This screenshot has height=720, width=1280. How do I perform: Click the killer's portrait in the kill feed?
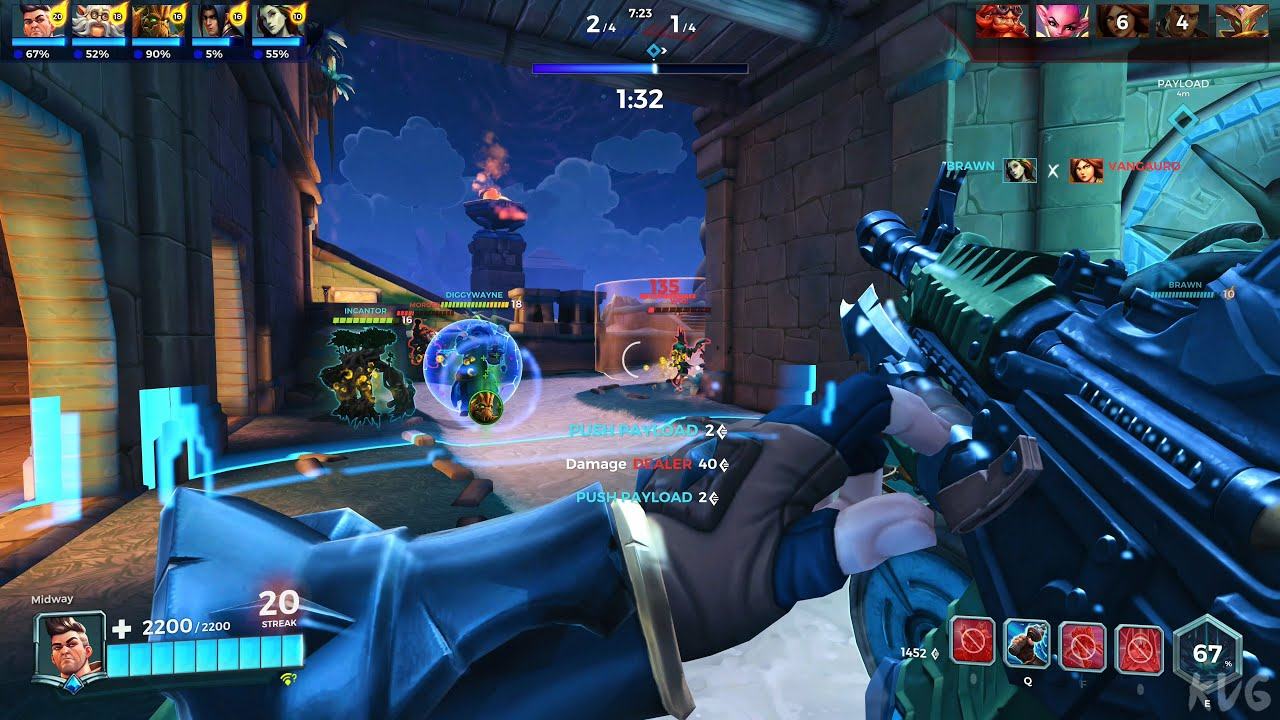1020,170
